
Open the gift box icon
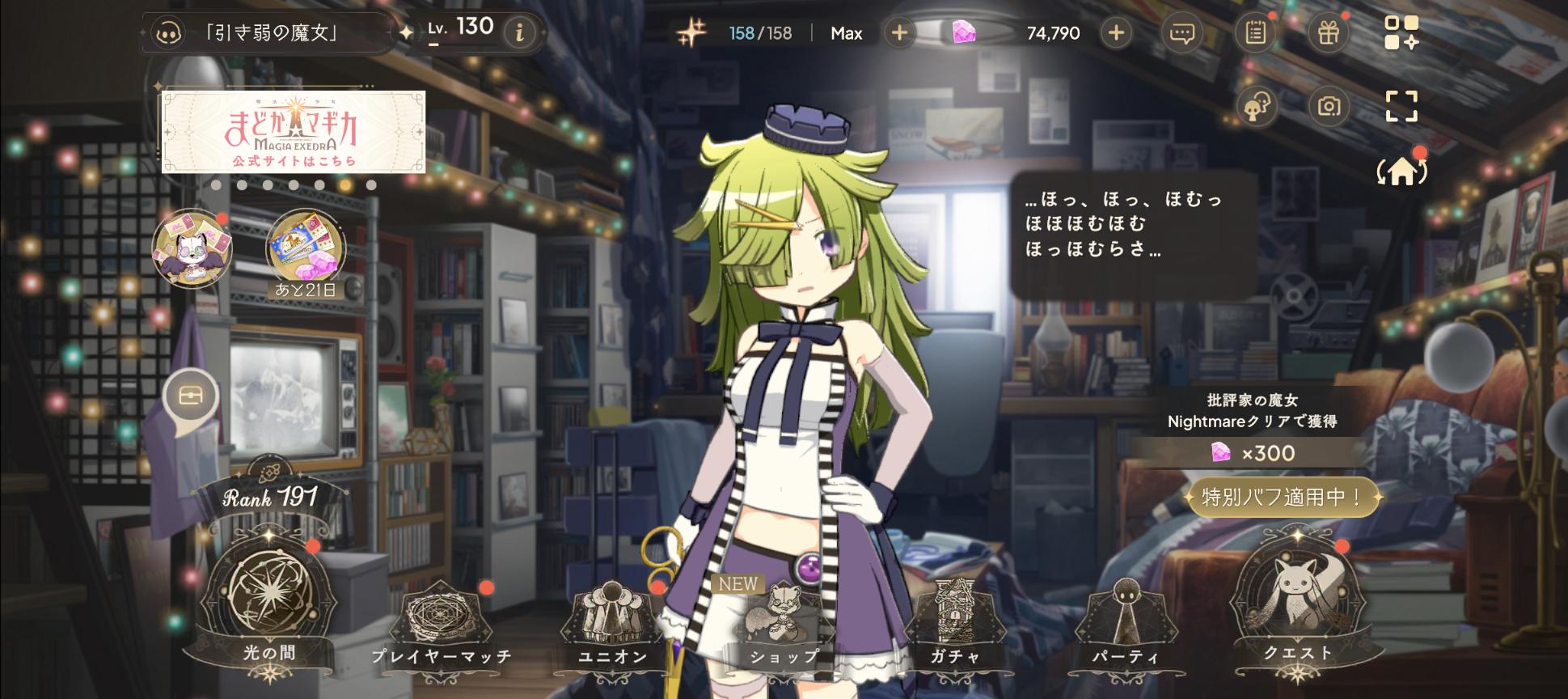click(1328, 33)
